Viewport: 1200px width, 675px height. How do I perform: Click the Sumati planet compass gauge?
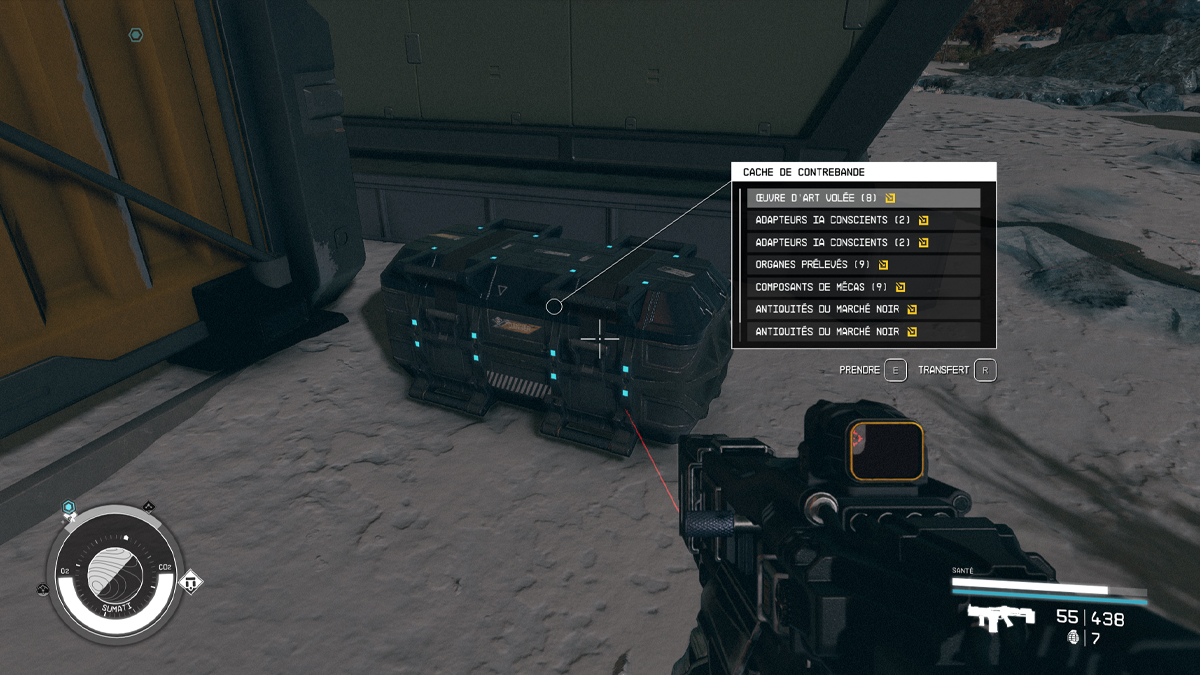pyautogui.click(x=119, y=572)
